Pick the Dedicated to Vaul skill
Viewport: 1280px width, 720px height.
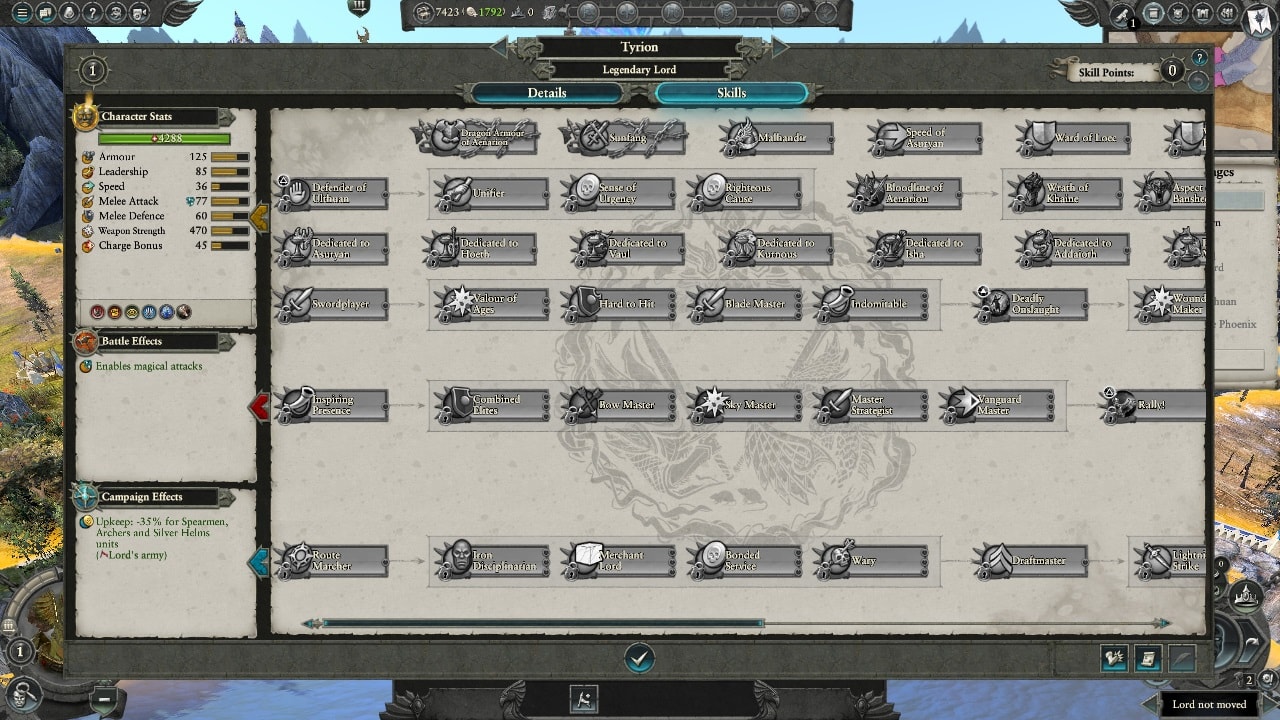(x=628, y=248)
